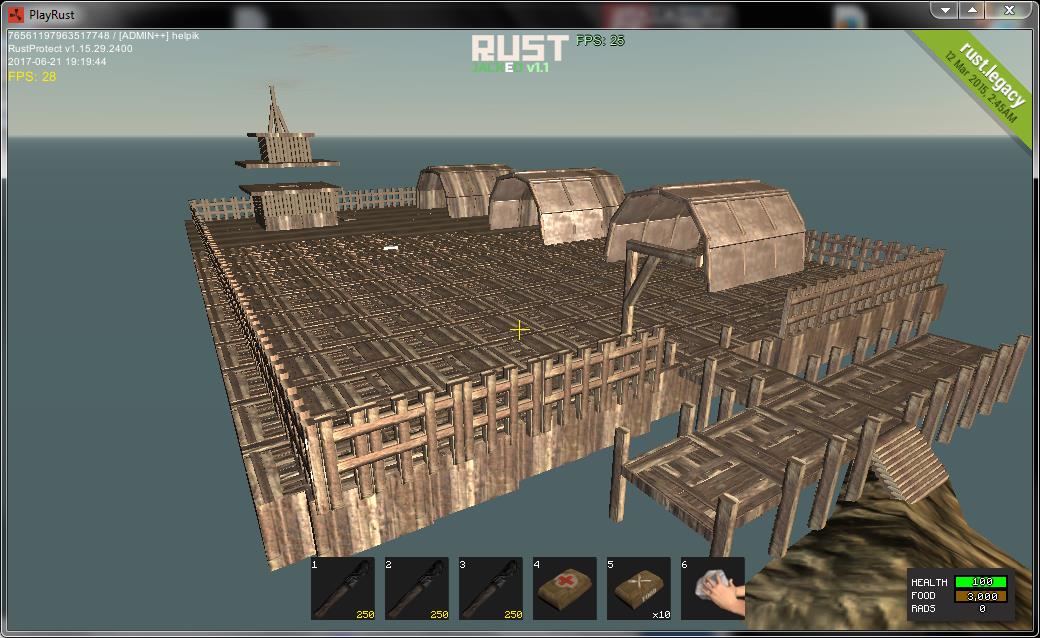Equip the bandage in slot 6

click(x=712, y=589)
